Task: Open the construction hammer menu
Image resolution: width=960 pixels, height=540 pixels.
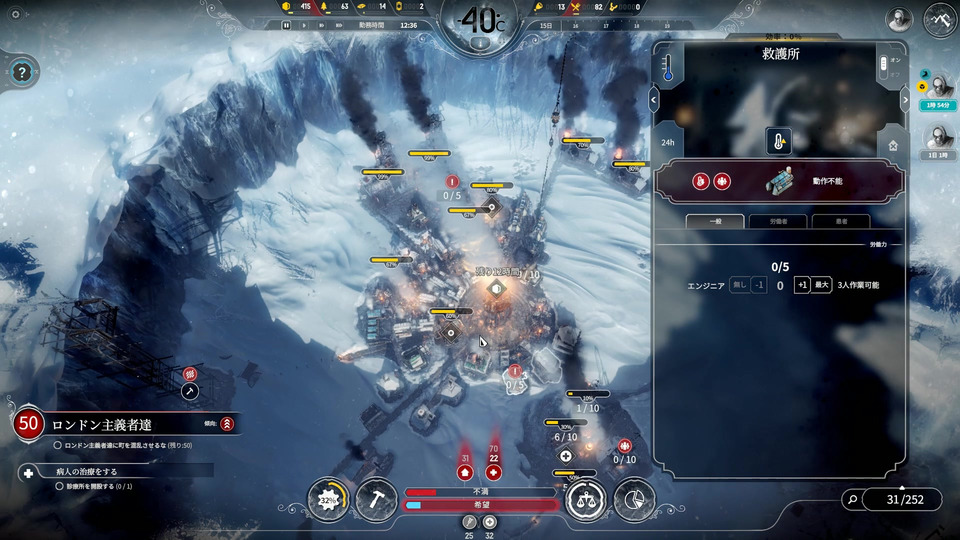Action: click(x=378, y=499)
